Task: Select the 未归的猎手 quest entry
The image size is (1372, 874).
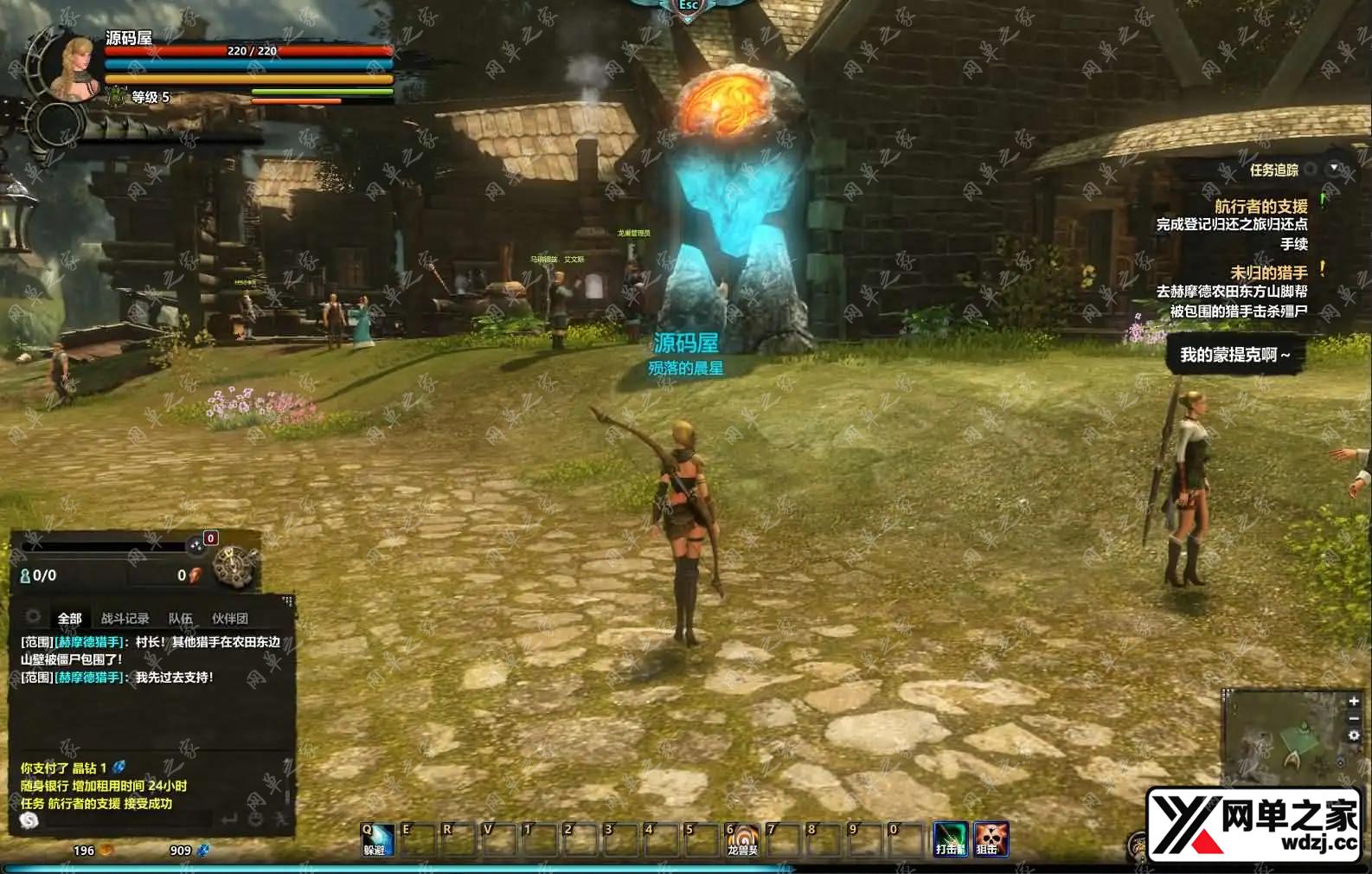Action: coord(1268,273)
